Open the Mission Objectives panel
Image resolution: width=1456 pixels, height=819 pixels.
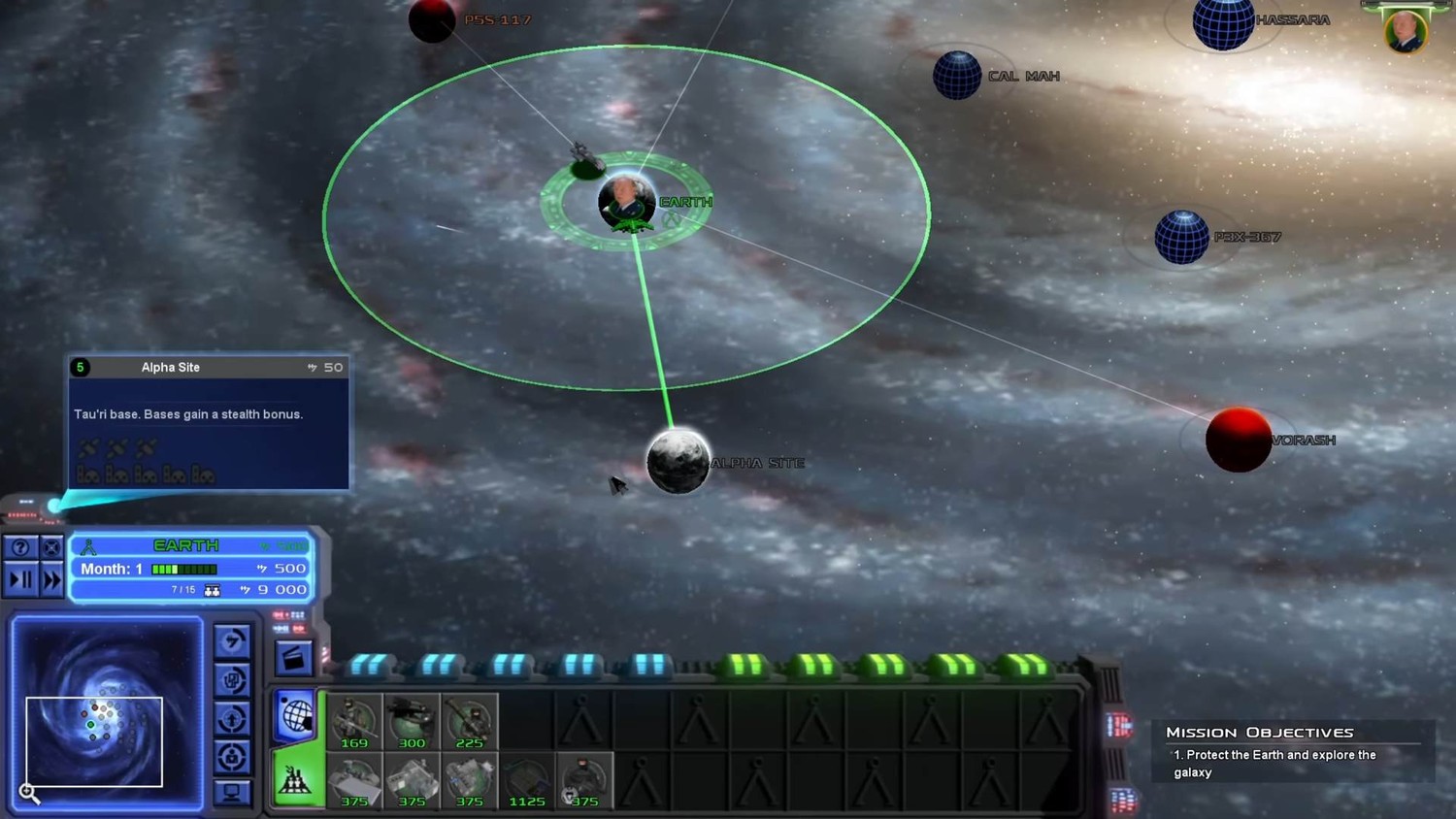pyautogui.click(x=1259, y=733)
